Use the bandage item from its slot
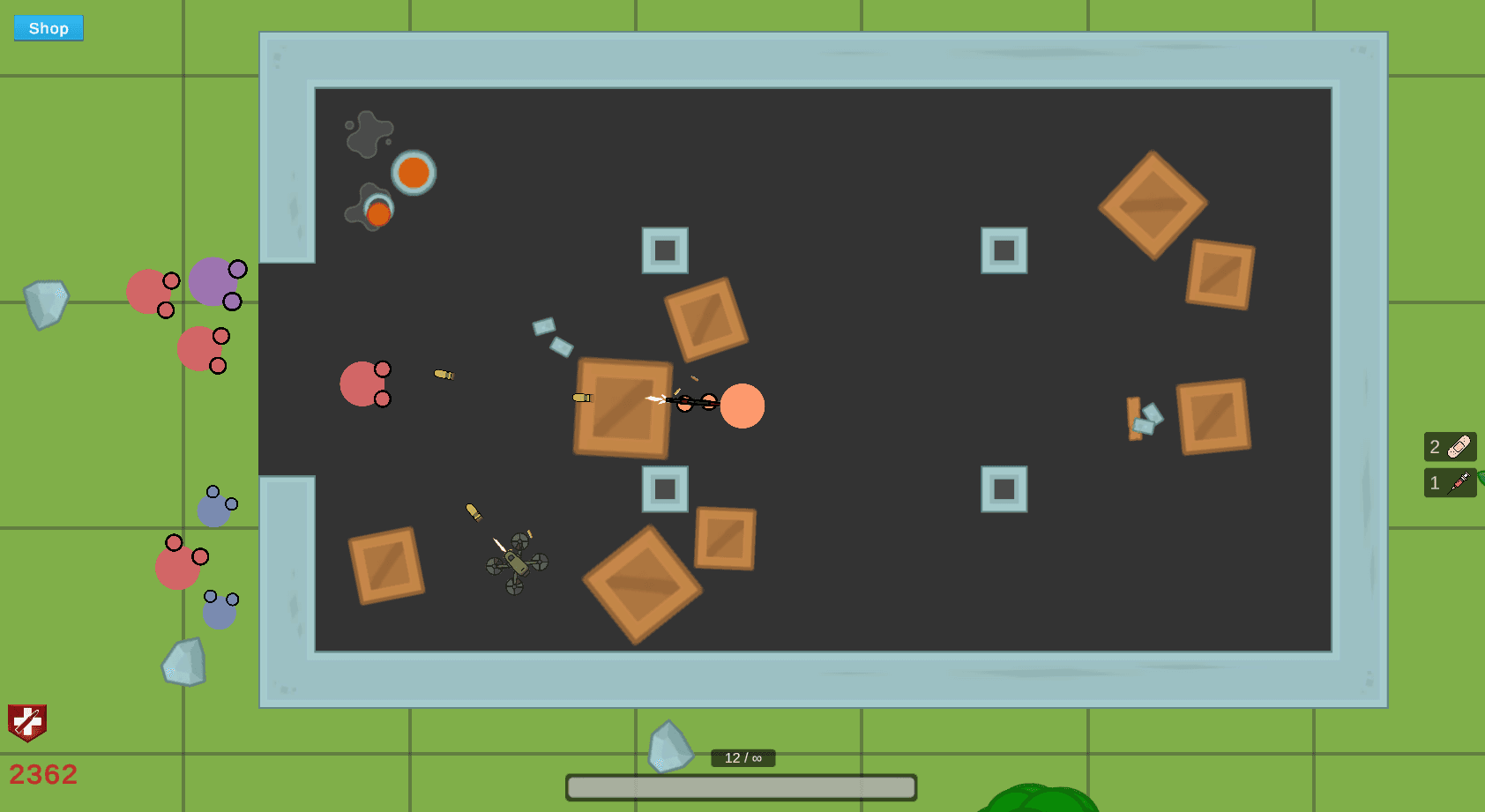This screenshot has width=1485, height=812. coord(1458,446)
